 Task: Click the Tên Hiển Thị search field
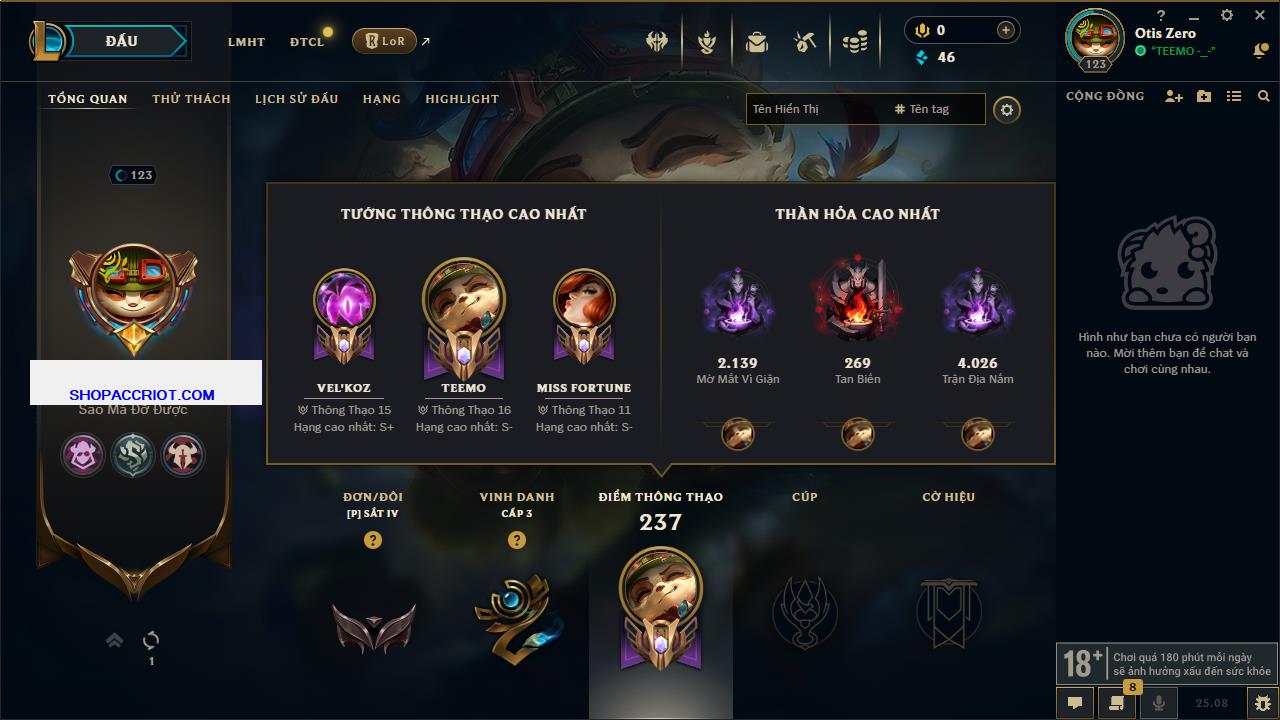[x=815, y=109]
